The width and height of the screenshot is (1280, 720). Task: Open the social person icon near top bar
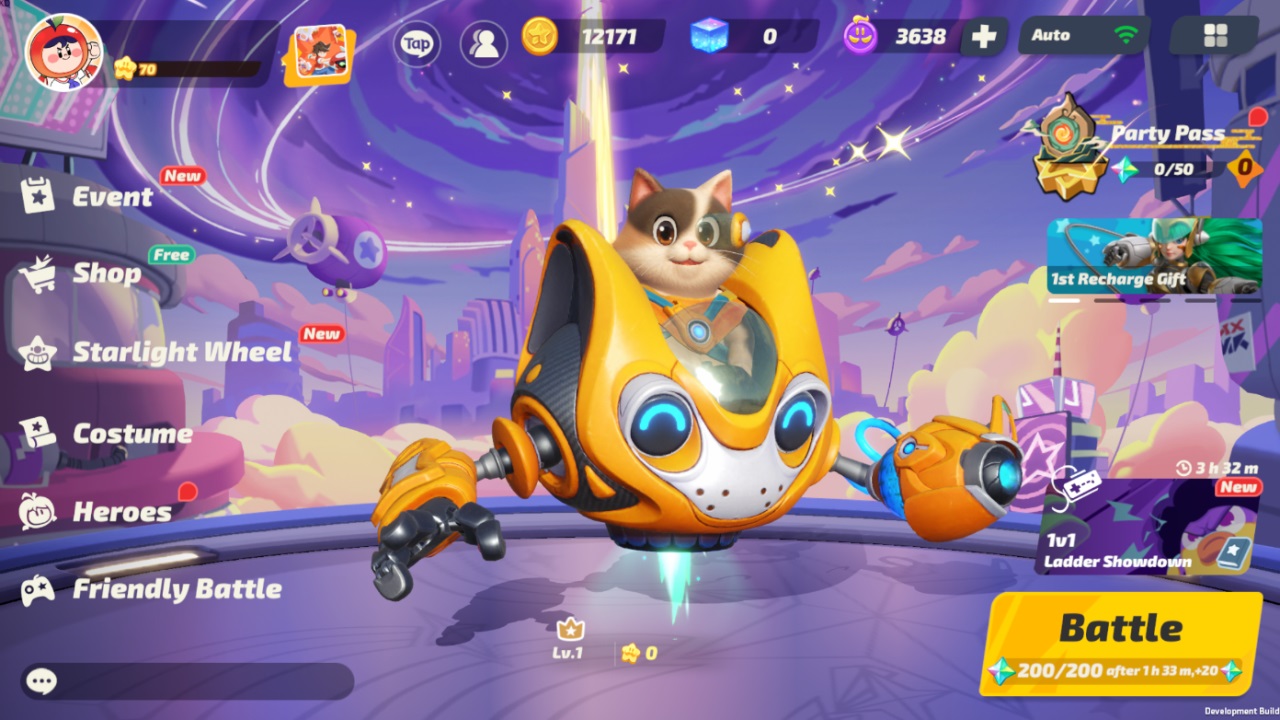coord(482,40)
